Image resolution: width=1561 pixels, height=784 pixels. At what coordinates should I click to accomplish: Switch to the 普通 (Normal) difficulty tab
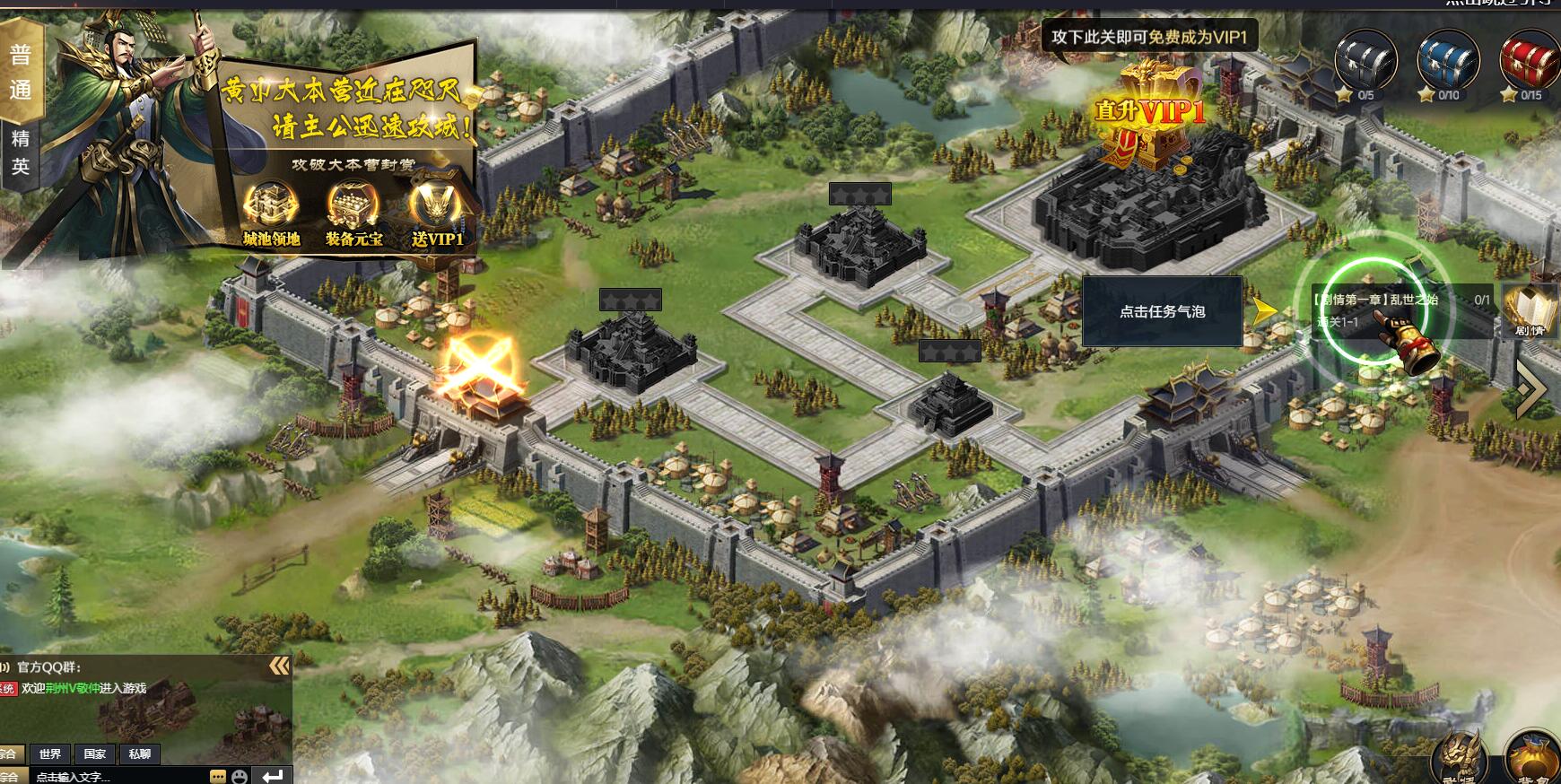pos(21,72)
